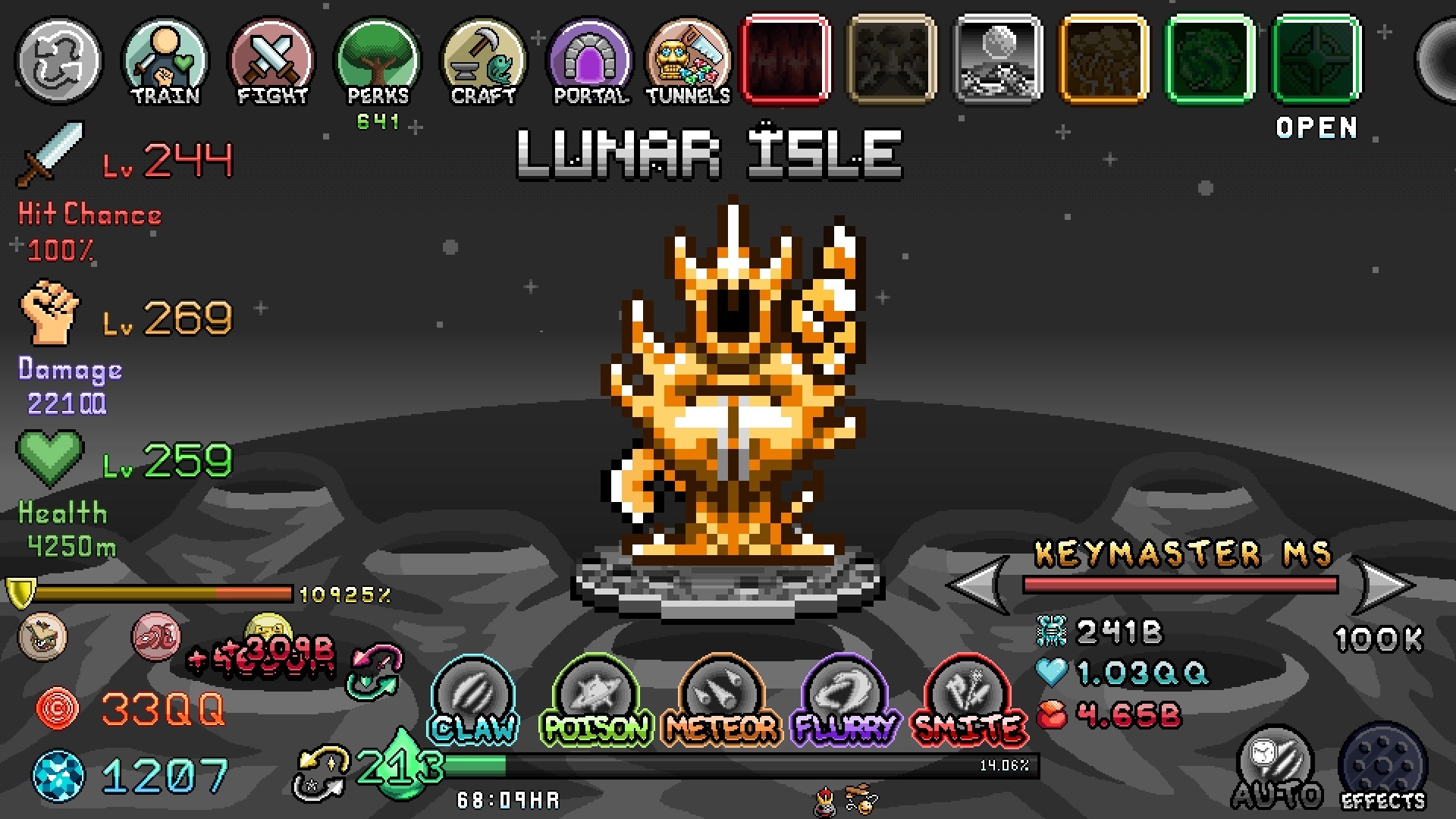The height and width of the screenshot is (819, 1456).
Task: Open the Portal screen
Action: (x=590, y=61)
